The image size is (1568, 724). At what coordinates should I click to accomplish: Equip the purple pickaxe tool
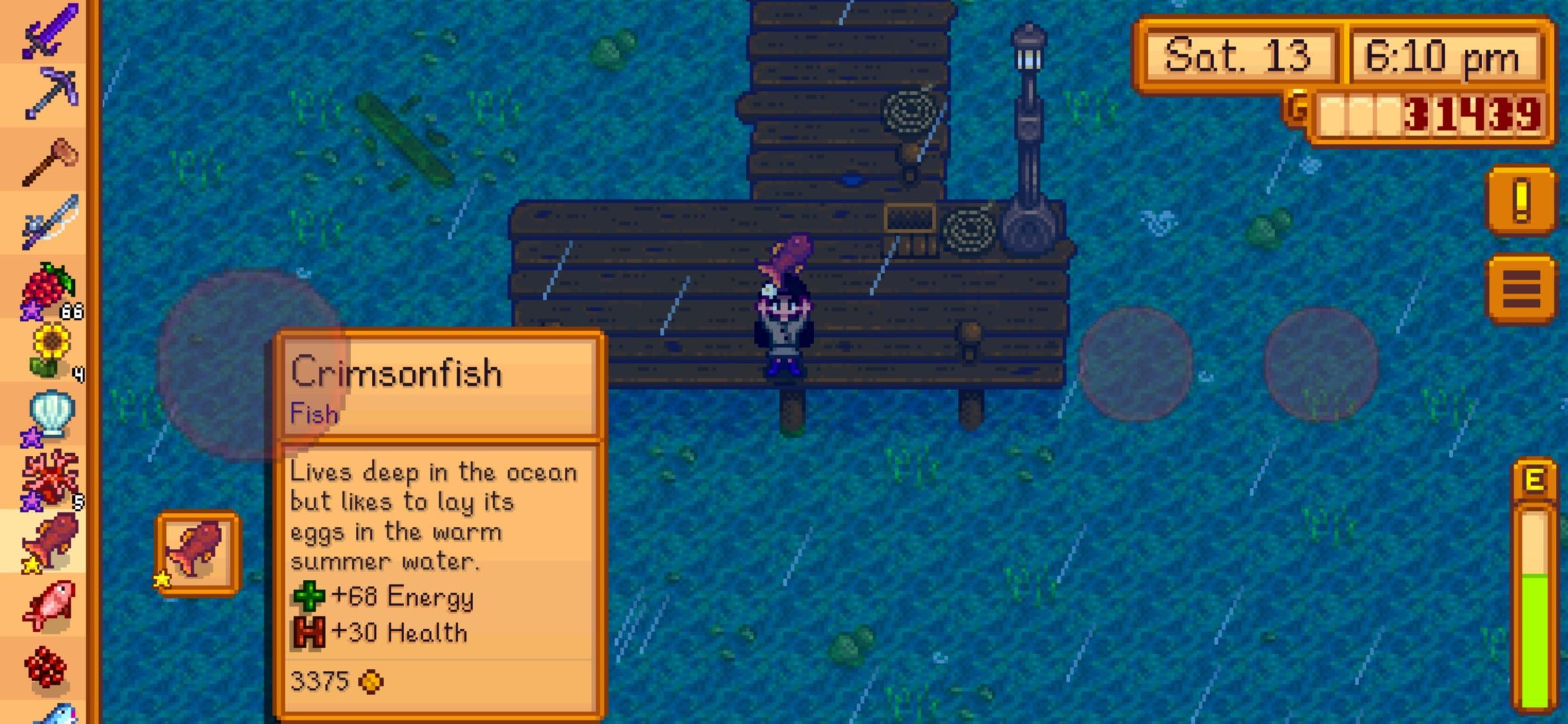pos(48,93)
